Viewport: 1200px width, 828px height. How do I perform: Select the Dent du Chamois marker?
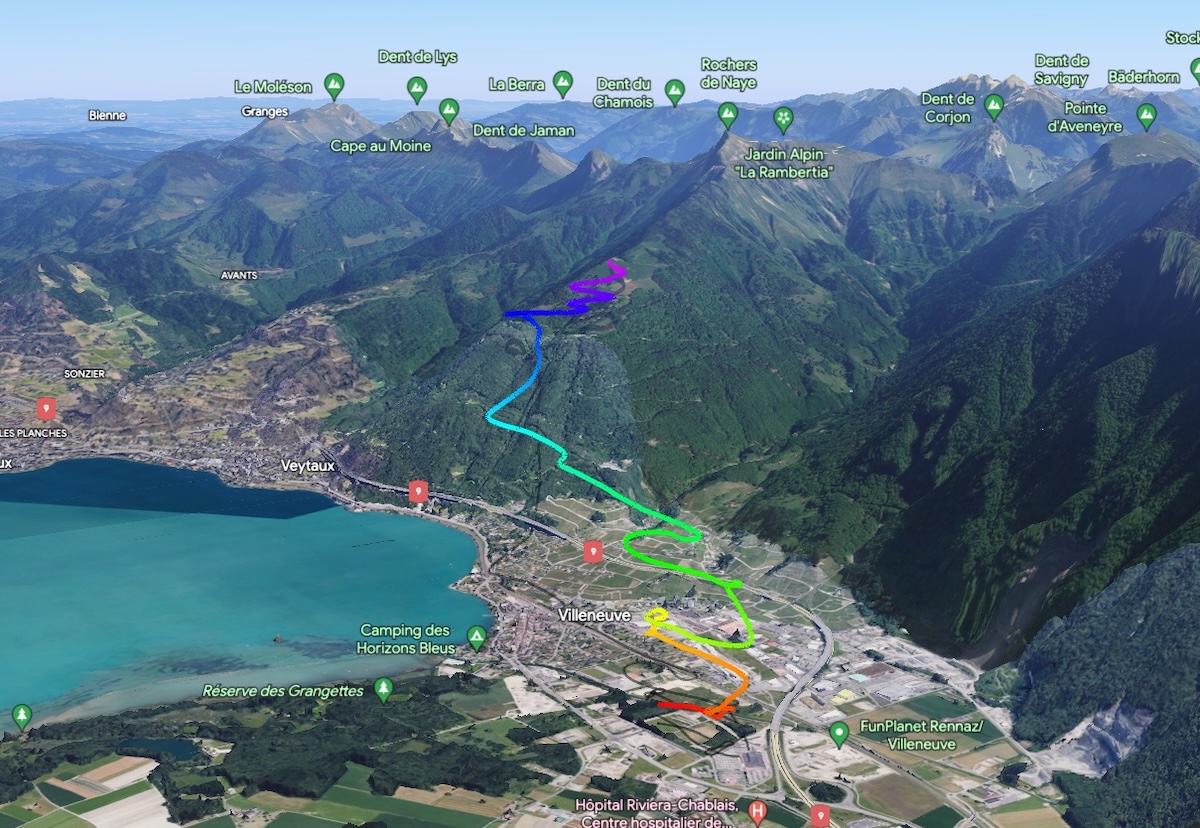(x=675, y=91)
